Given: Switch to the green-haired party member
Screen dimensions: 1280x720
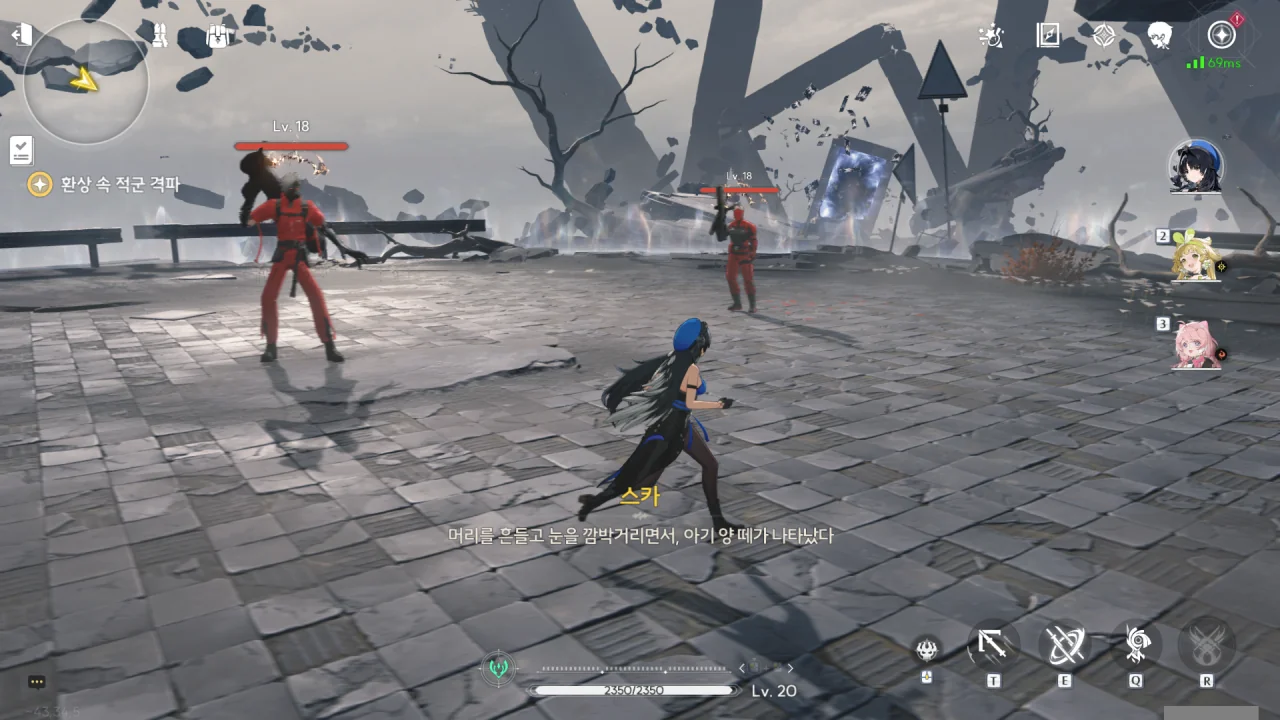Looking at the screenshot, I should [1197, 256].
